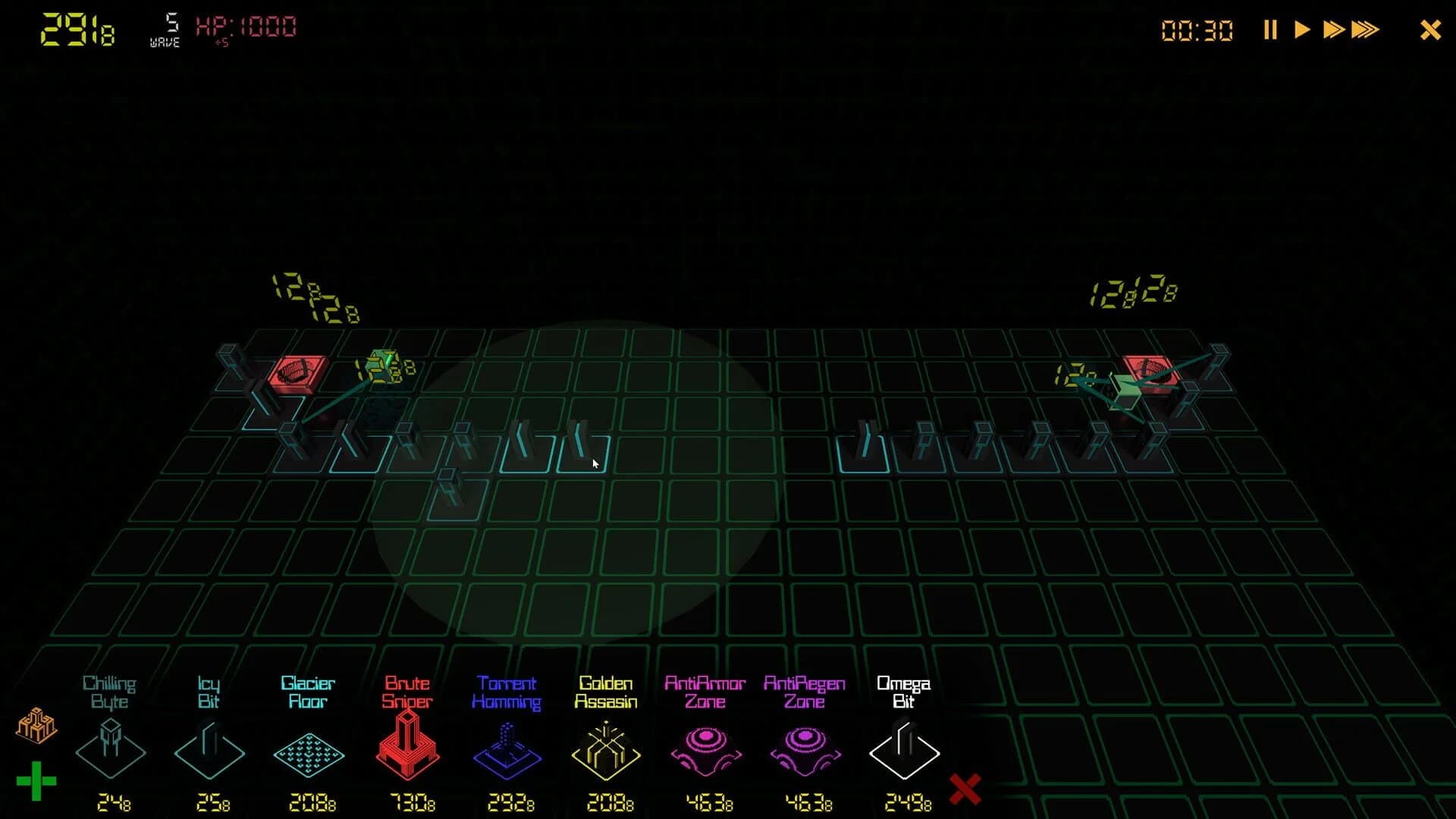The height and width of the screenshot is (819, 1456).
Task: Pause the game
Action: pyautogui.click(x=1270, y=30)
